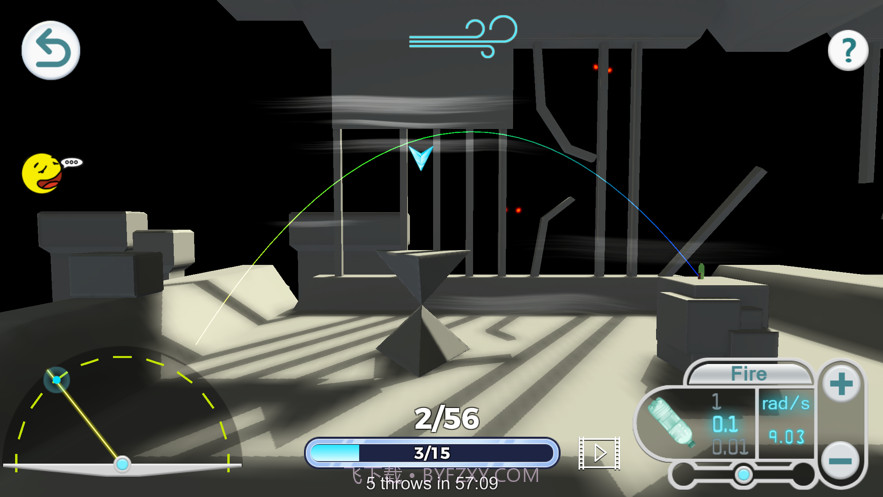The image size is (883, 497).
Task: Tap the Fire button to launch
Action: pyautogui.click(x=748, y=375)
